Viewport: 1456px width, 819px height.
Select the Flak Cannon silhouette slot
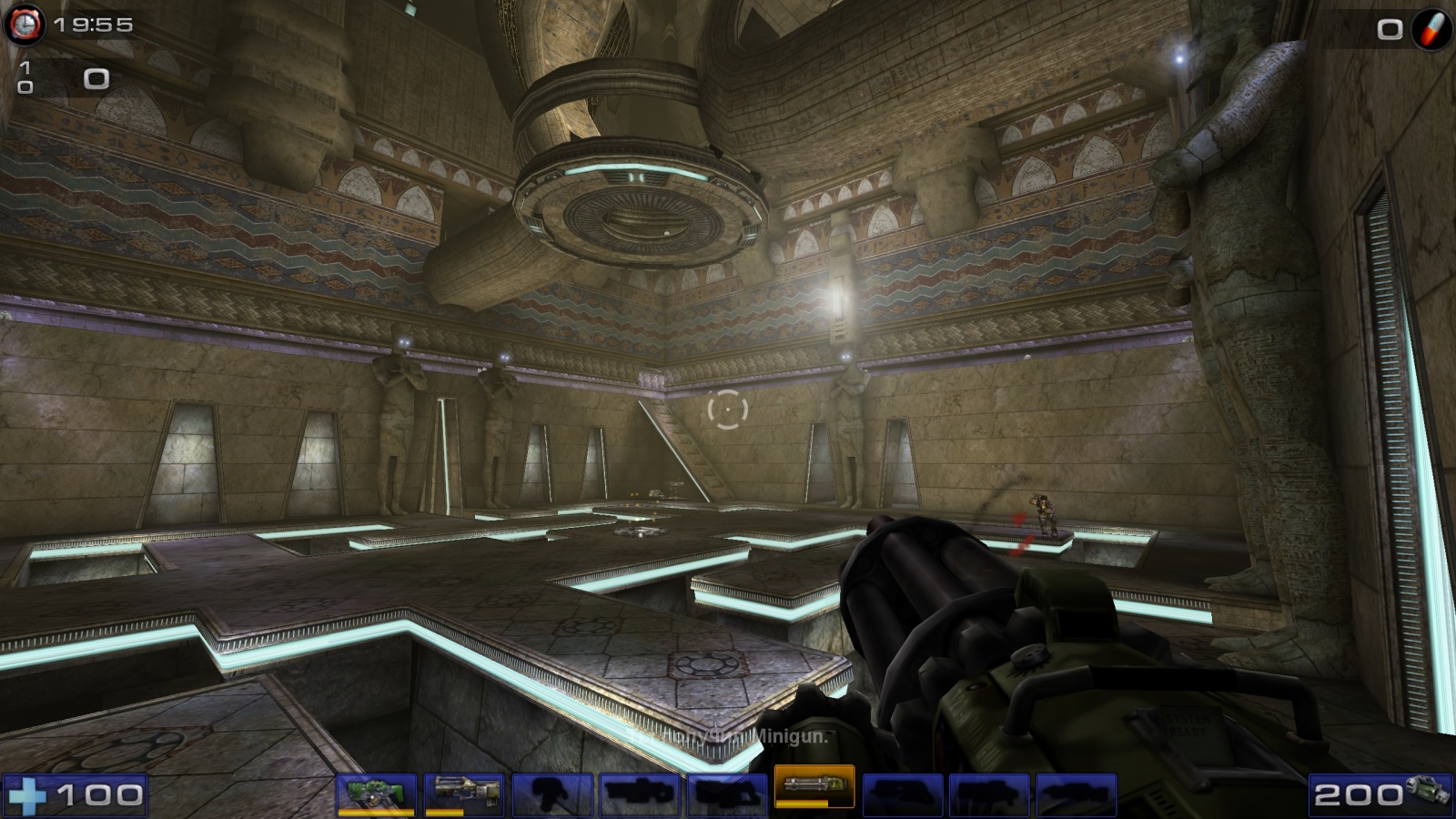click(x=902, y=794)
